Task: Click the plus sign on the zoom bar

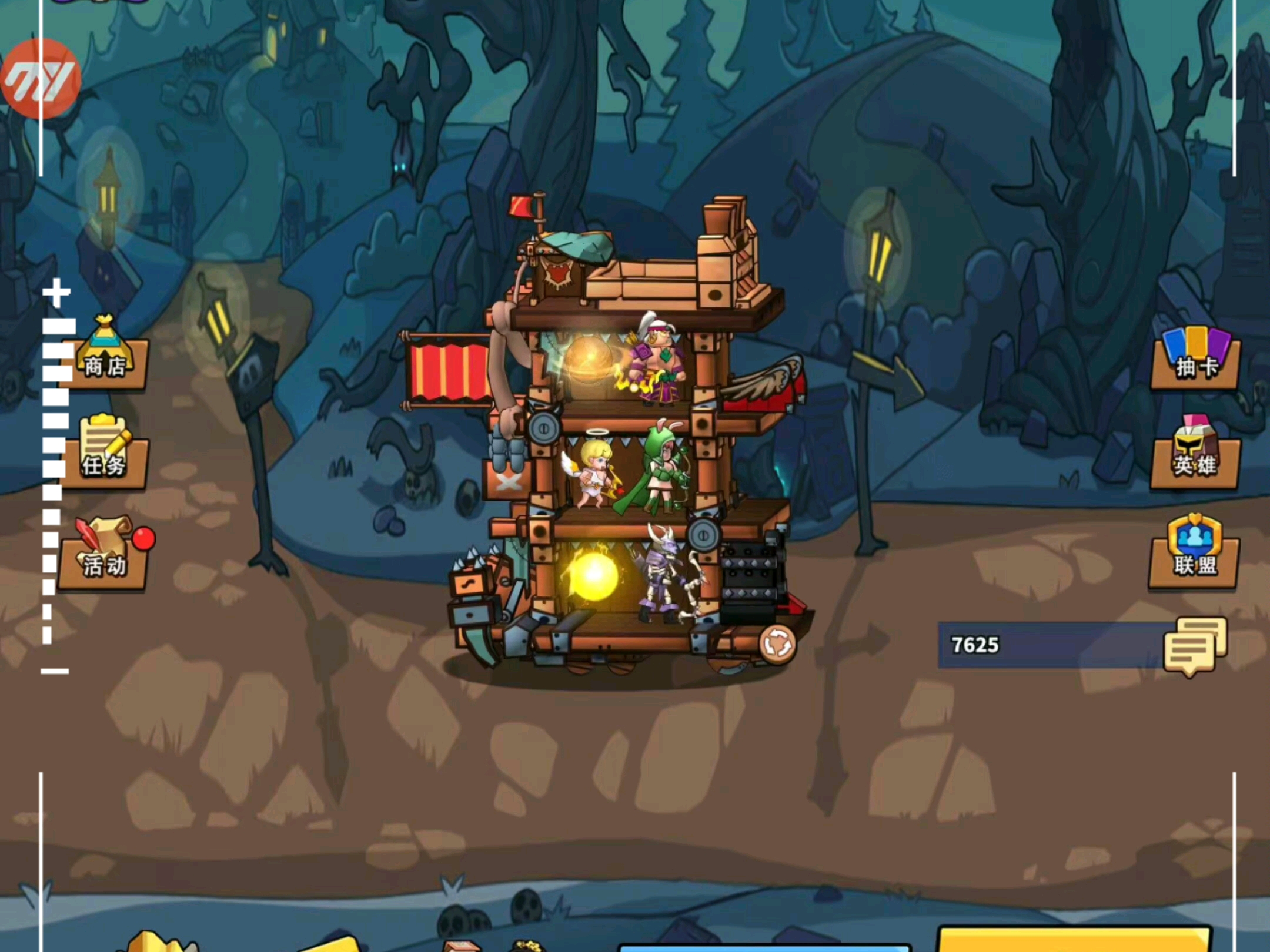Action: pos(56,293)
